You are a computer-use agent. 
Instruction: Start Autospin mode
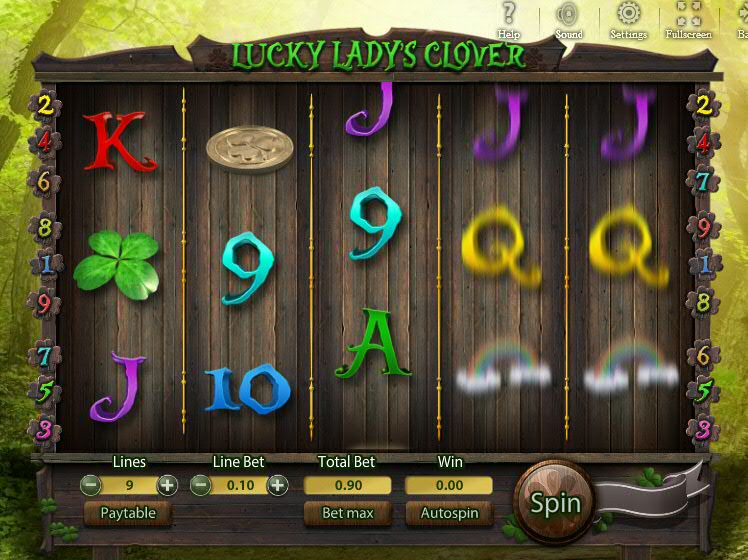[x=449, y=513]
